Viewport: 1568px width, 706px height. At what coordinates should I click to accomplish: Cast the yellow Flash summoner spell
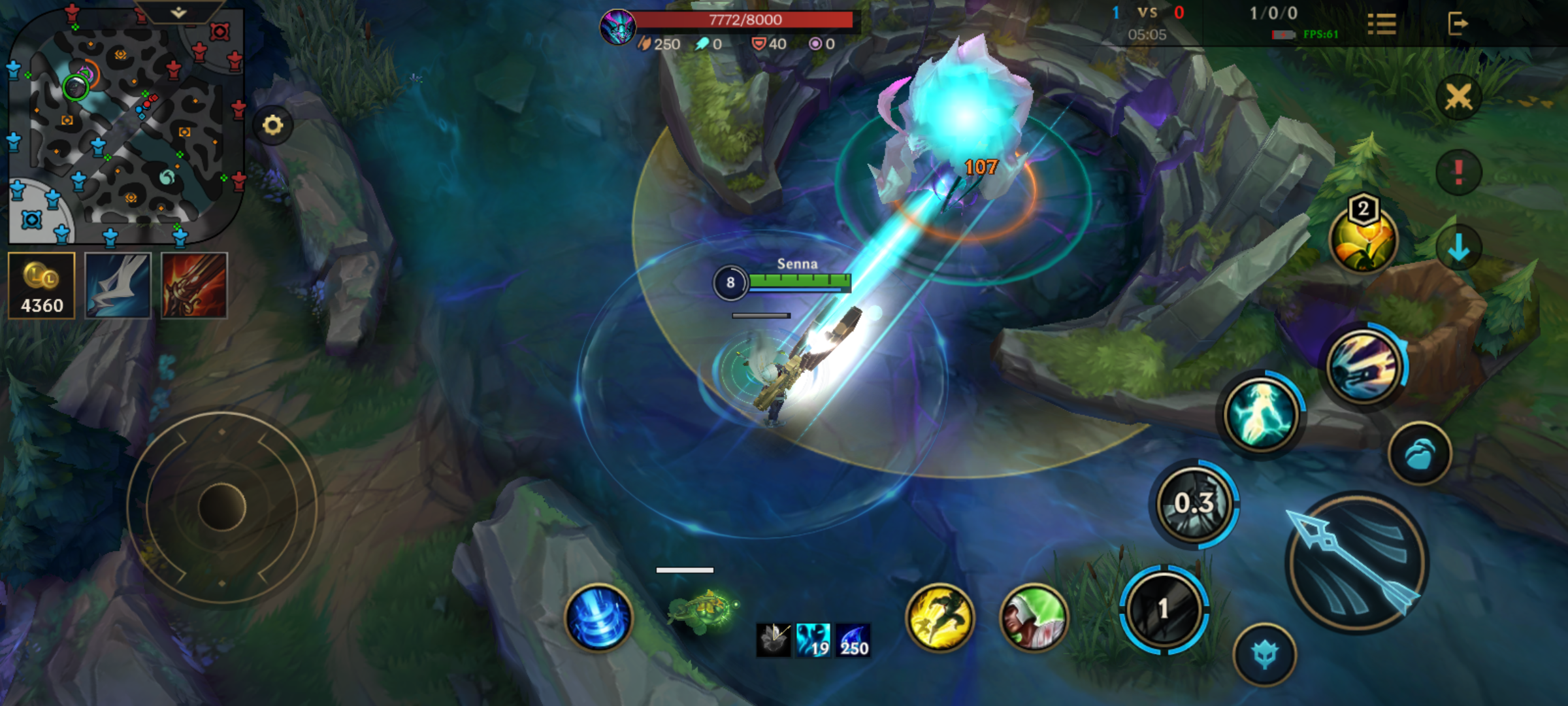tap(939, 618)
